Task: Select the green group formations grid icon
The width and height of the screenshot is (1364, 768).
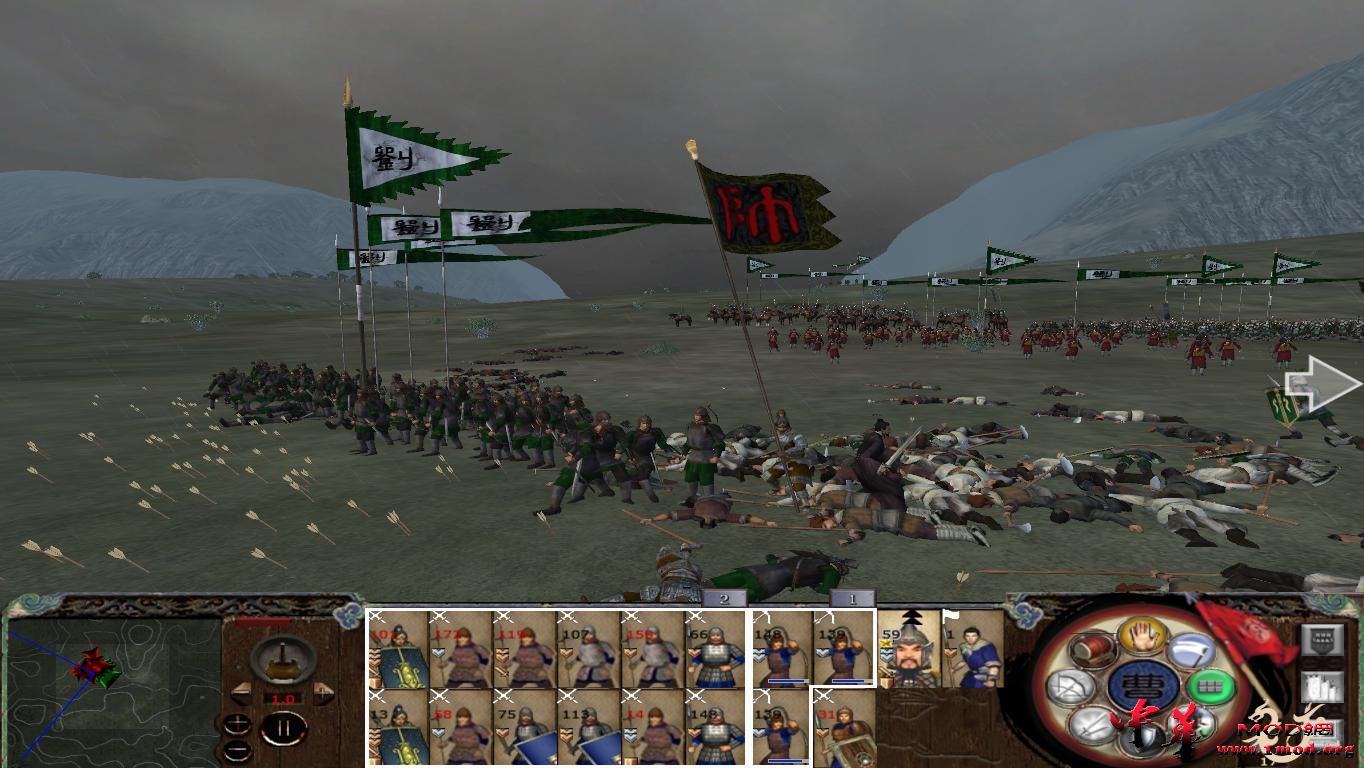Action: pyautogui.click(x=1209, y=686)
